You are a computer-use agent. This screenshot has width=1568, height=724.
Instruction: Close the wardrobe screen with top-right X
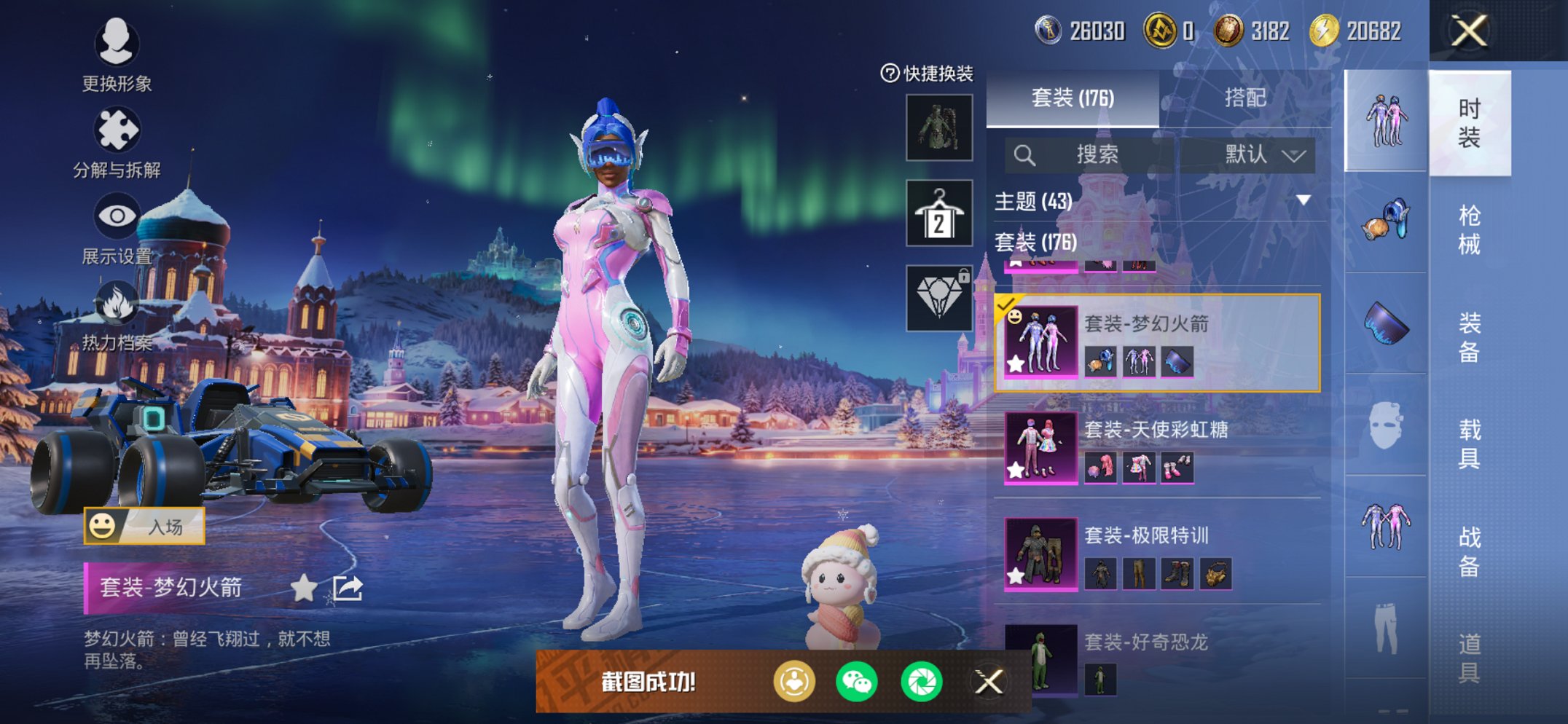point(1468,31)
